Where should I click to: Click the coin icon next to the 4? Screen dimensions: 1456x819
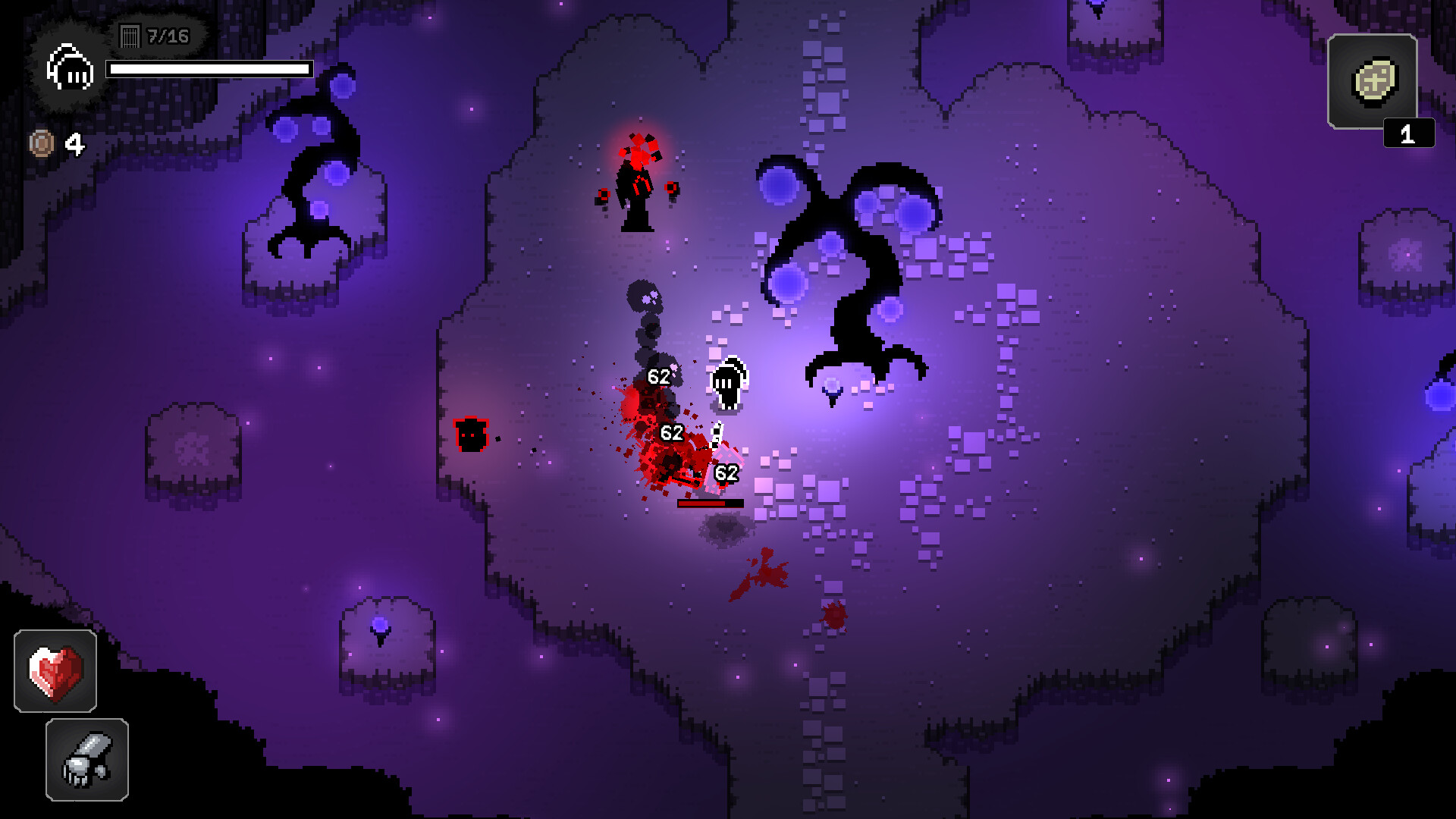pos(42,141)
